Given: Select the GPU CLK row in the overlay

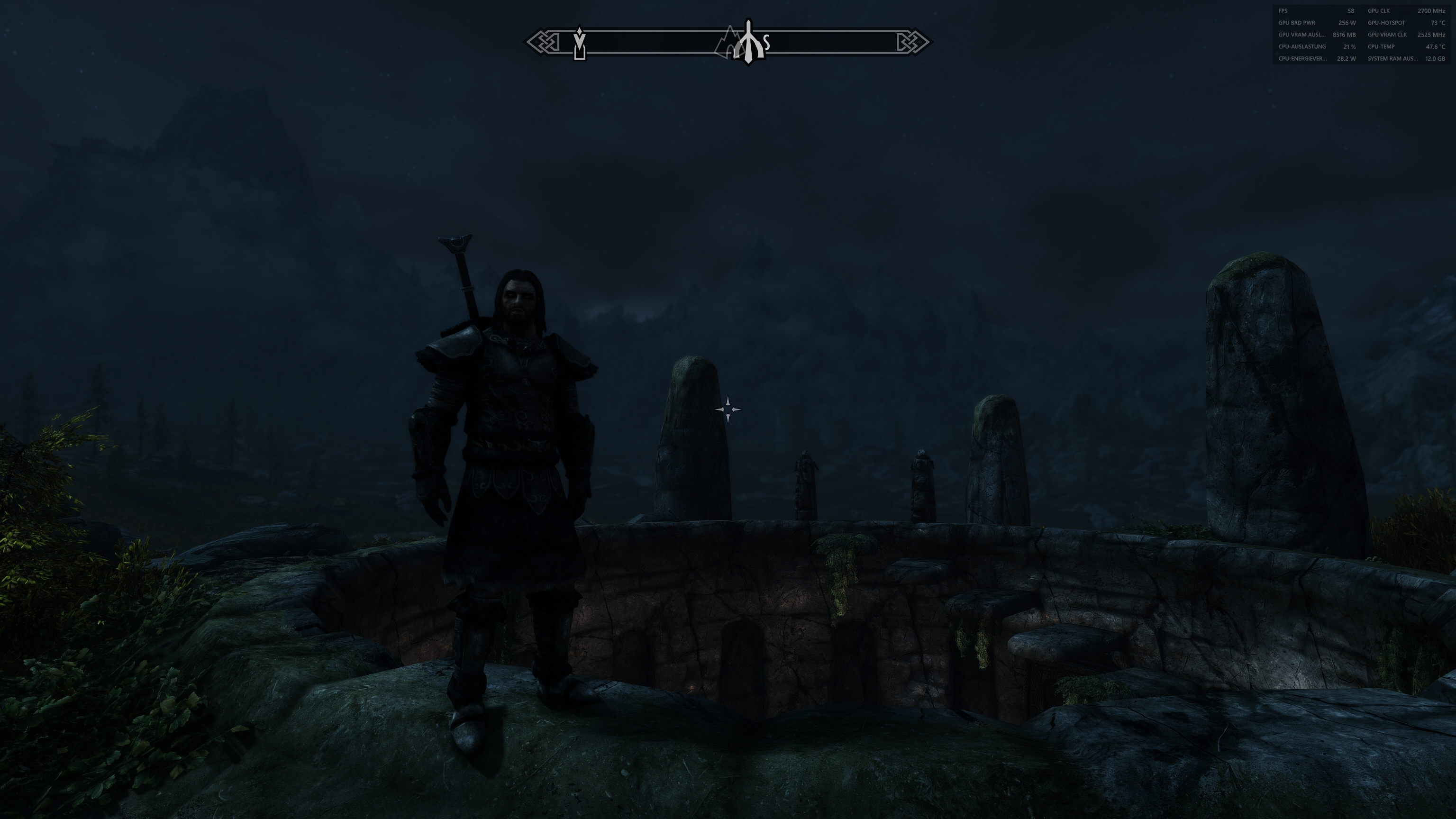Looking at the screenshot, I should [1379, 11].
